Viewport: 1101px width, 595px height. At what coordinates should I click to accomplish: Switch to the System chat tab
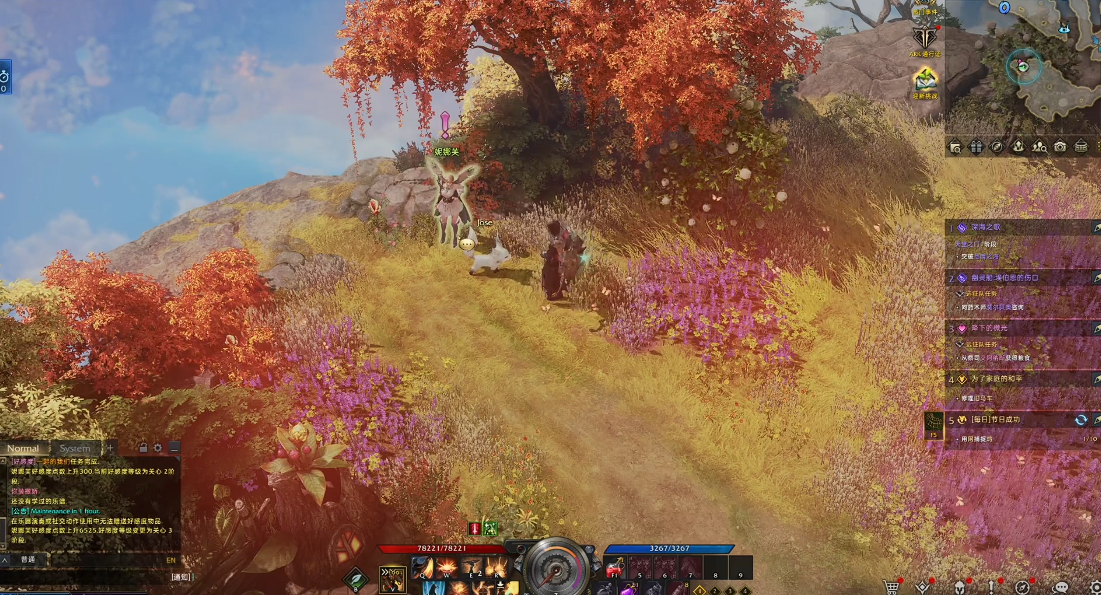point(75,449)
